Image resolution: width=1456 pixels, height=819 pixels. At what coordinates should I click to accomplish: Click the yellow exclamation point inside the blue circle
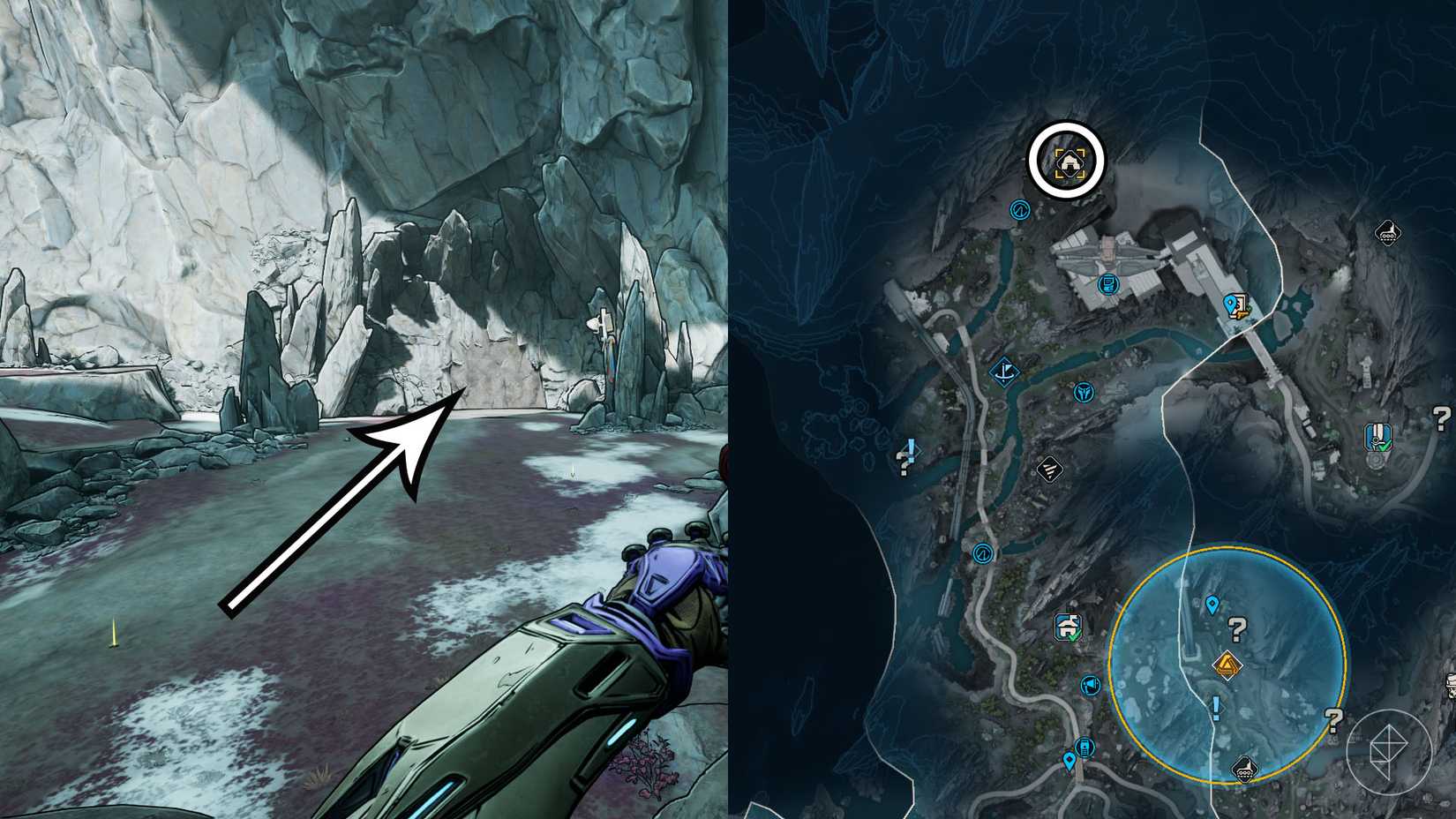click(1214, 706)
